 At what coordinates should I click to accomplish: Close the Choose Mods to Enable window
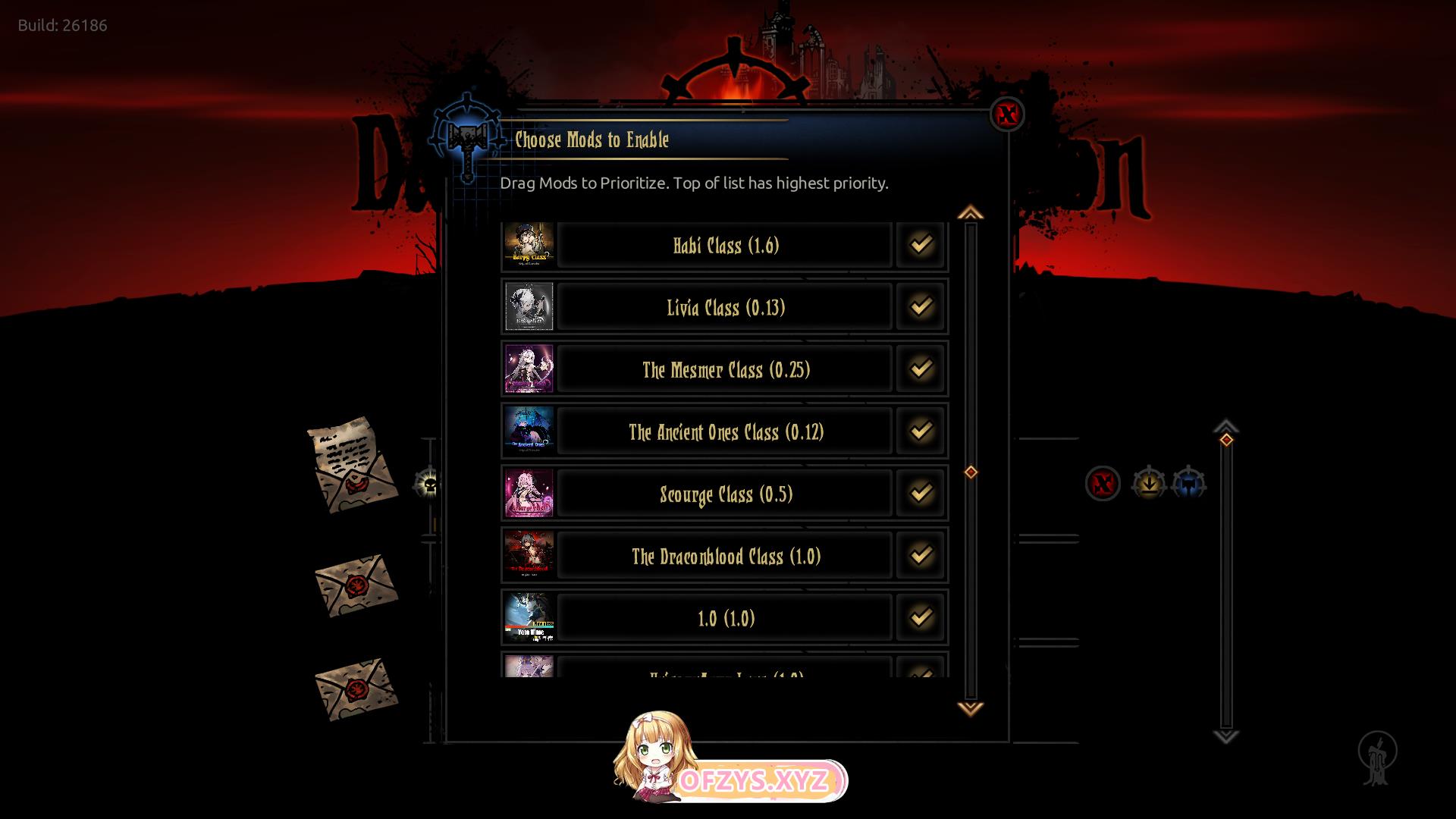1007,115
